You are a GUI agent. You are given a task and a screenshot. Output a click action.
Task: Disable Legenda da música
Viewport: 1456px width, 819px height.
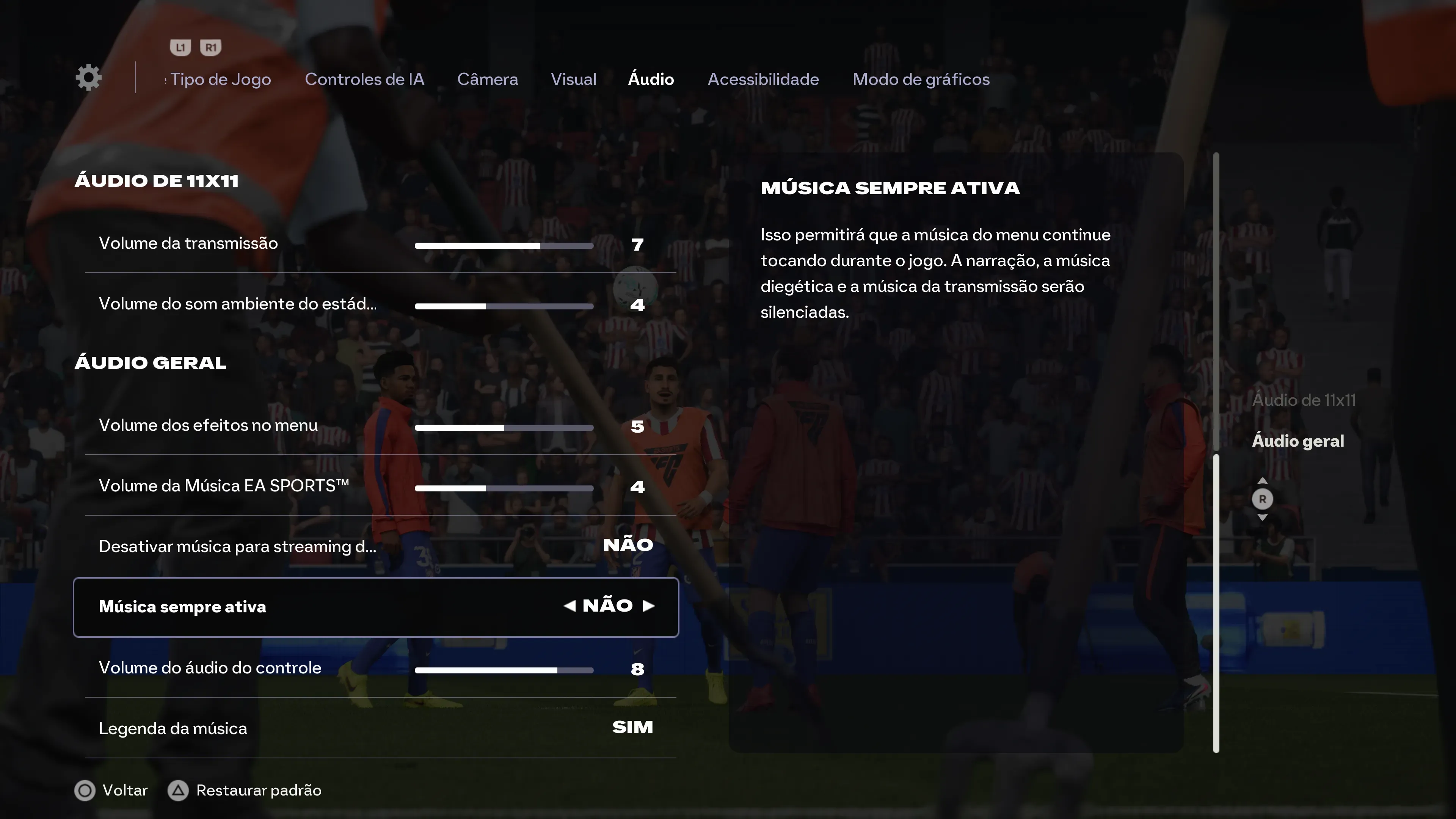coord(631,728)
